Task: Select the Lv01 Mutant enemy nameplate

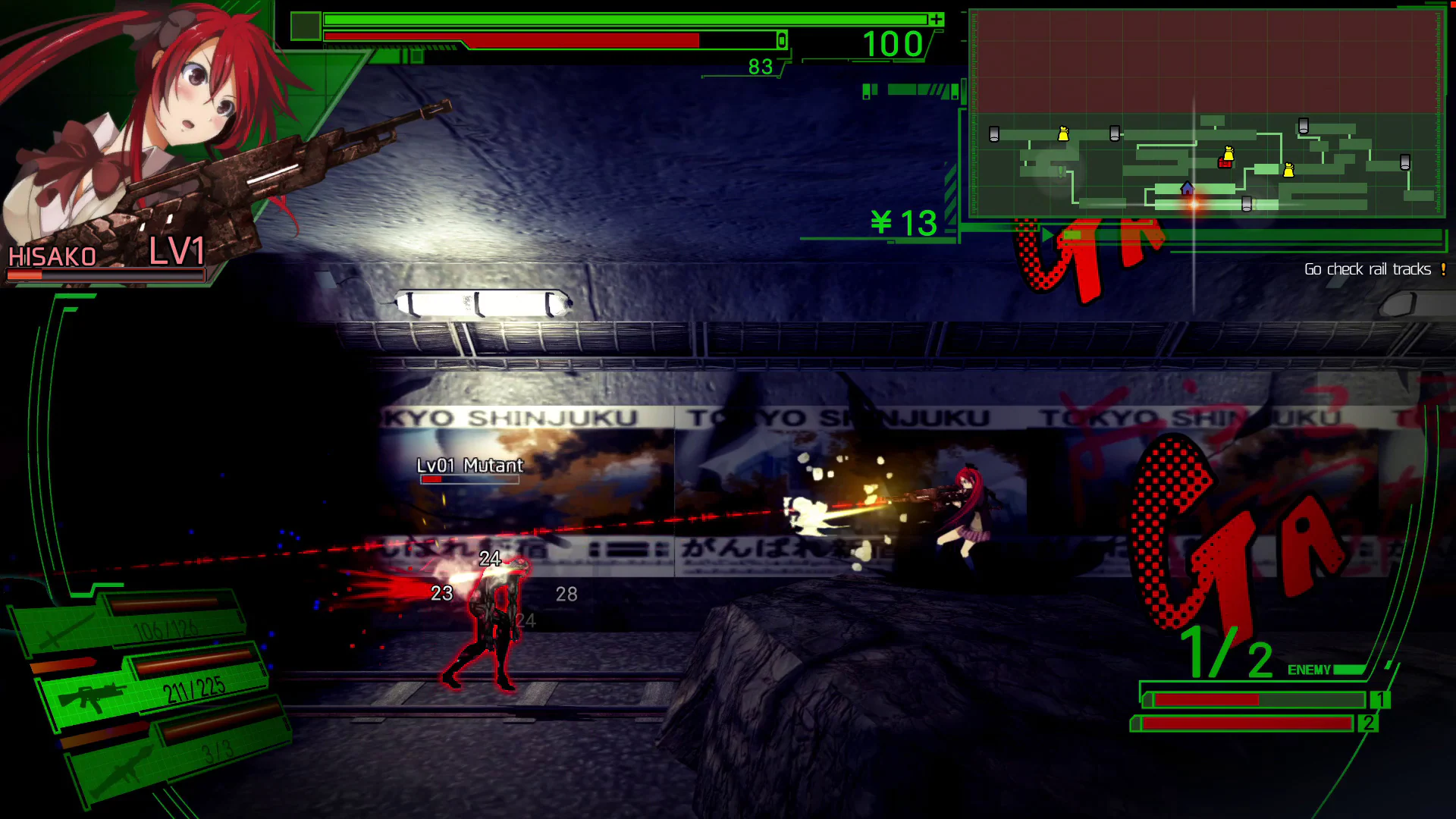Action: click(x=469, y=466)
